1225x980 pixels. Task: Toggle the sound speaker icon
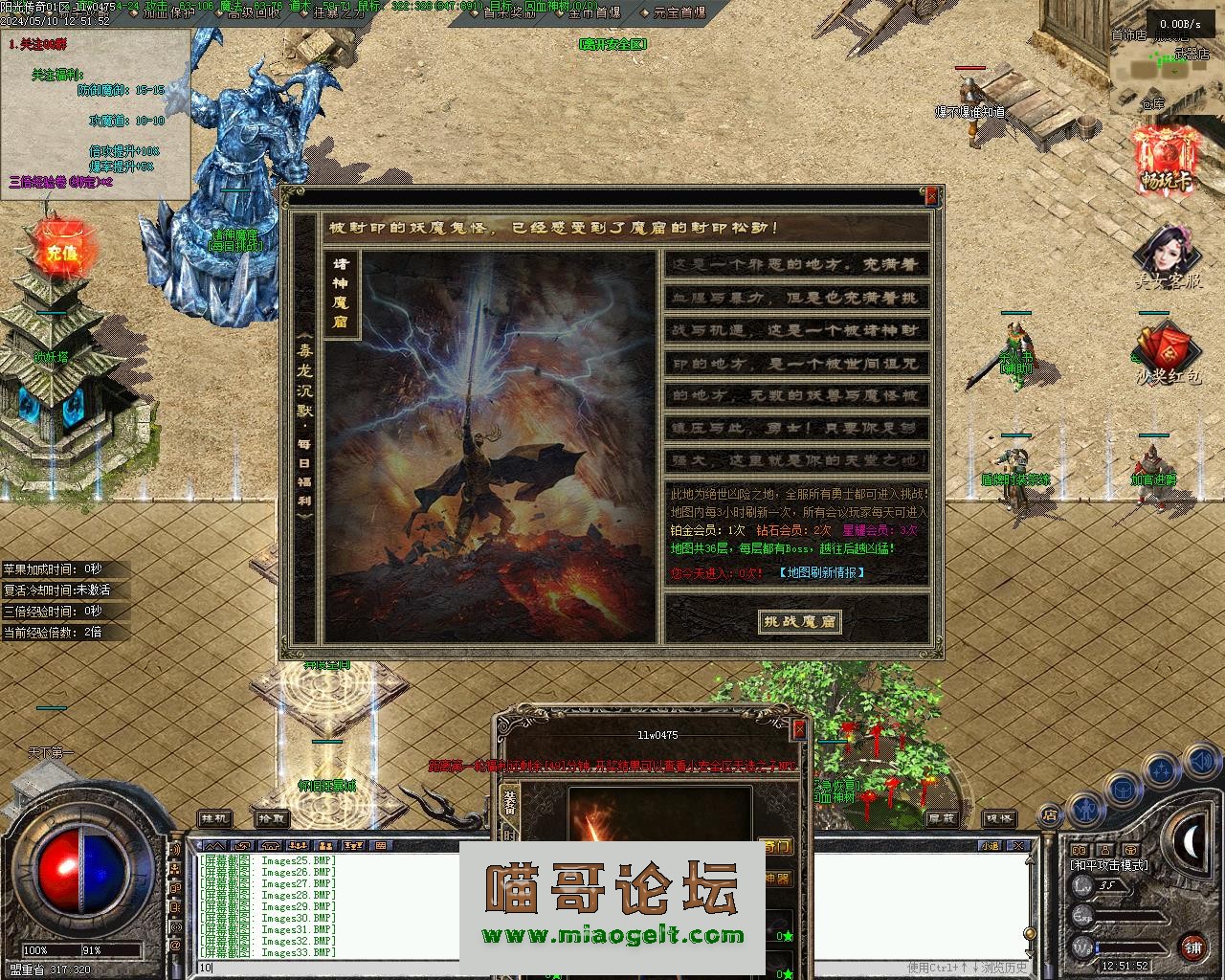tap(1200, 764)
